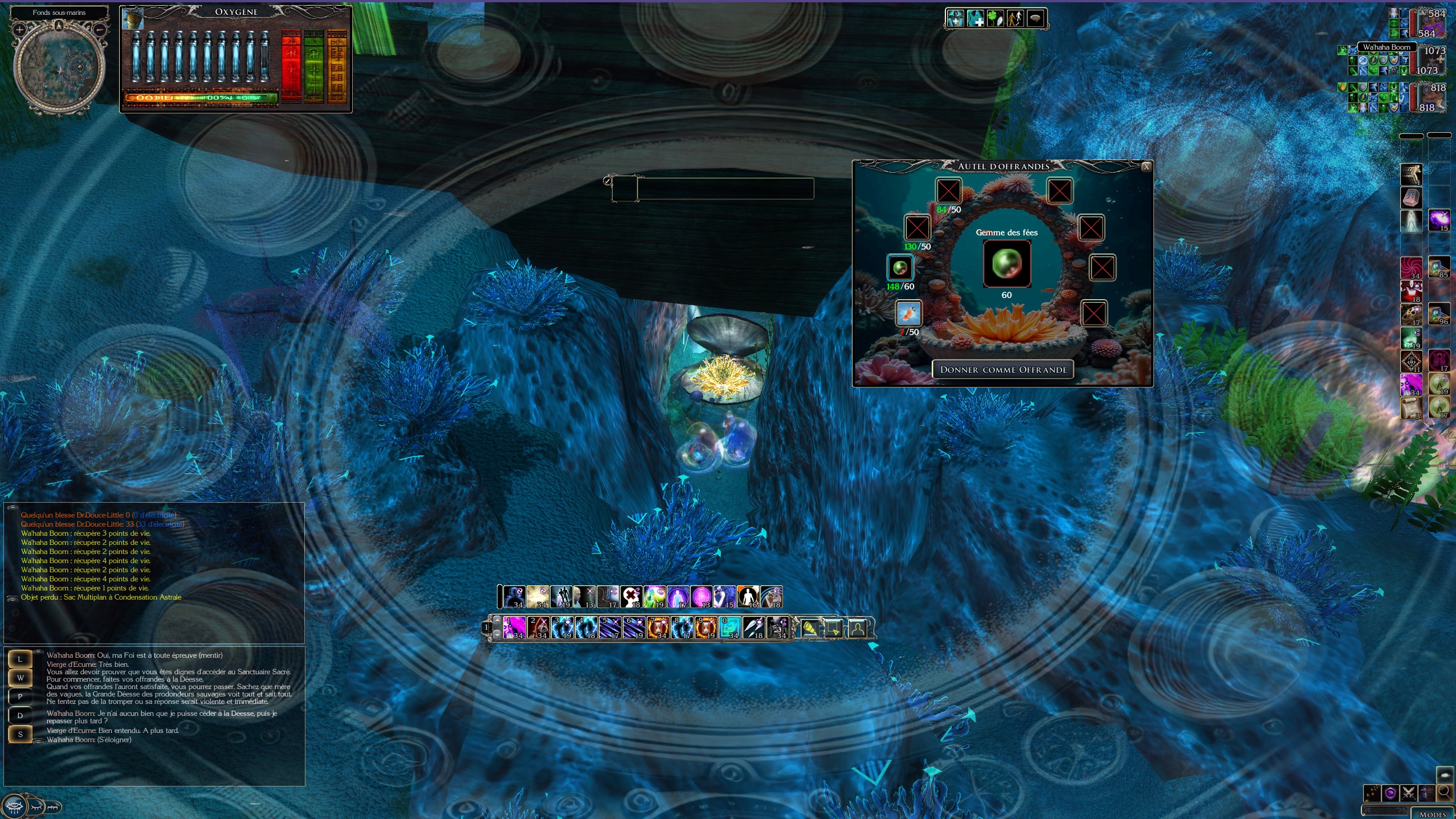The image size is (1456, 819).
Task: Zoom out the minimap with the minus button
Action: [x=100, y=30]
